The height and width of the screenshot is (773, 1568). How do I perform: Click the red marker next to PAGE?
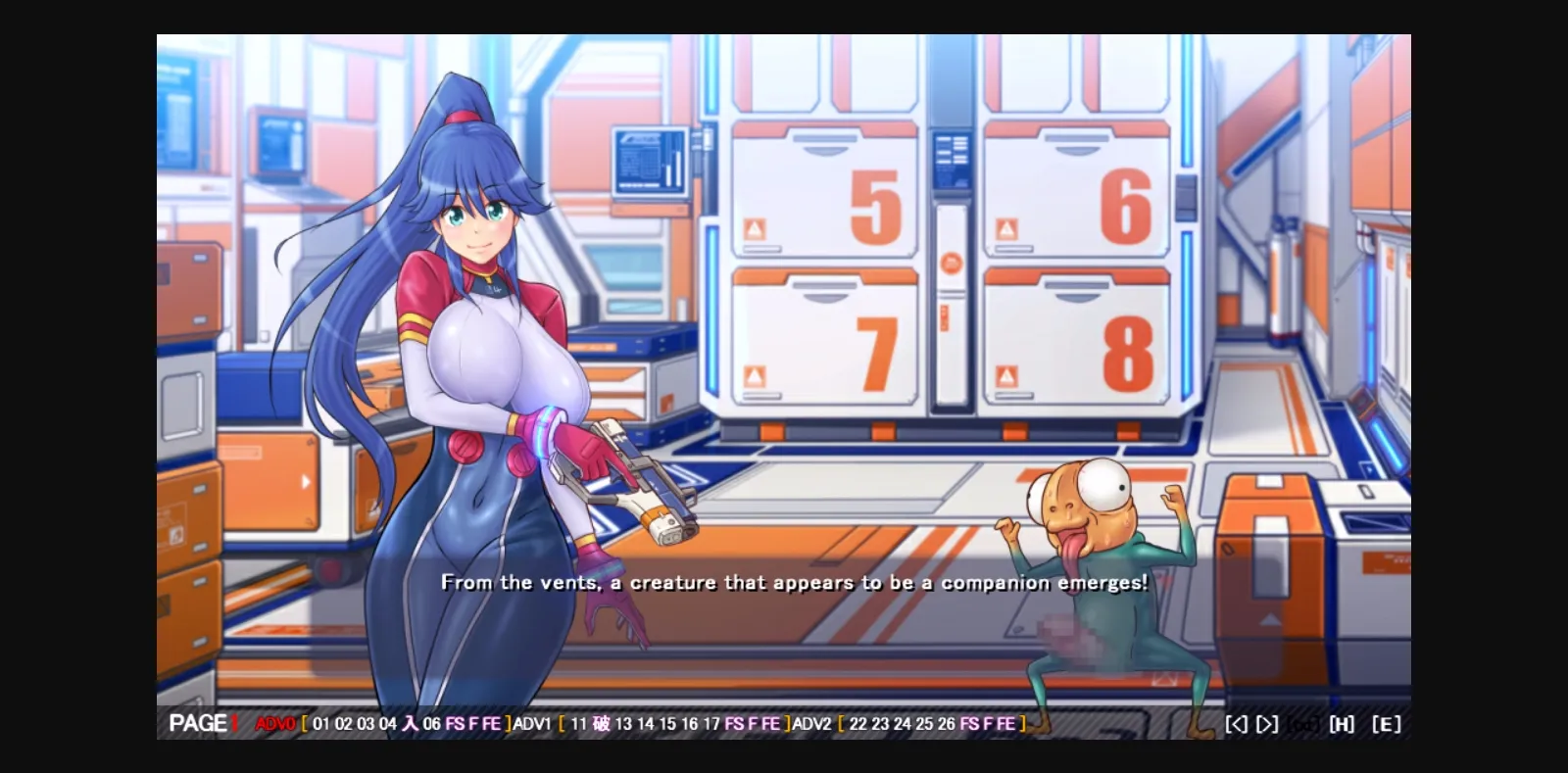[237, 724]
